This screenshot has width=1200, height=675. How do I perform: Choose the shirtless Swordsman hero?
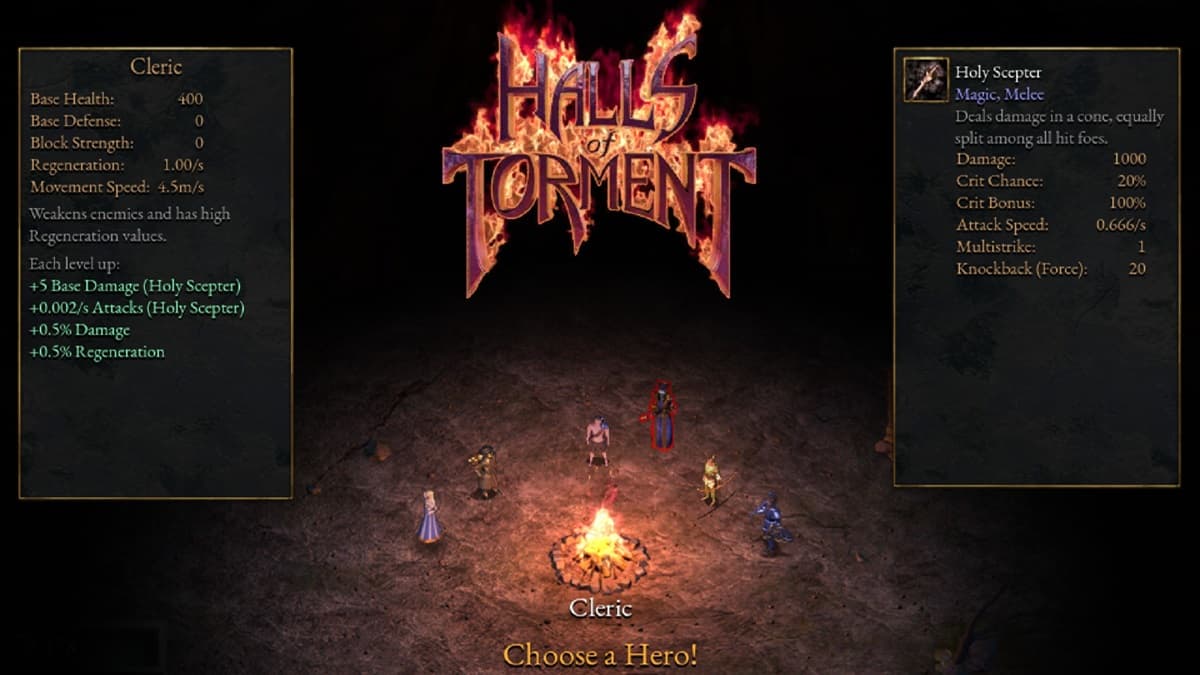[x=598, y=442]
